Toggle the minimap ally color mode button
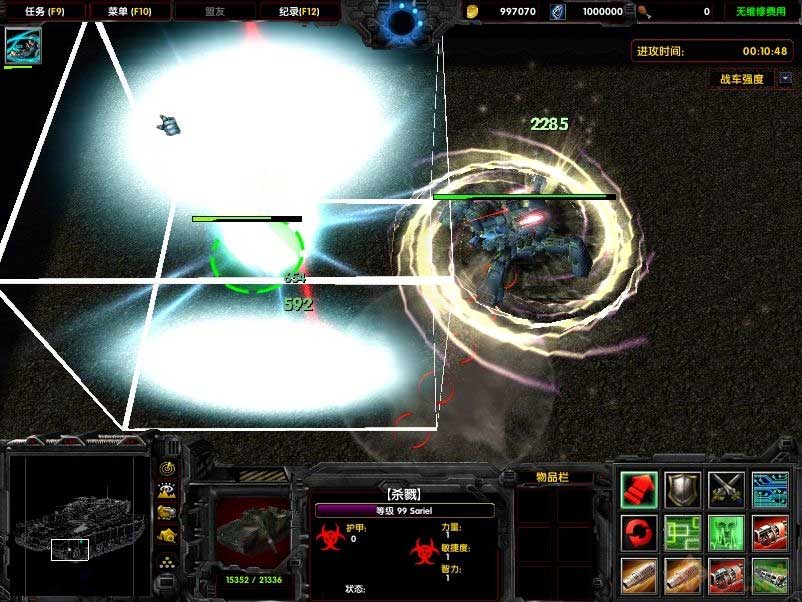Viewport: 802px width, 602px height. (166, 513)
